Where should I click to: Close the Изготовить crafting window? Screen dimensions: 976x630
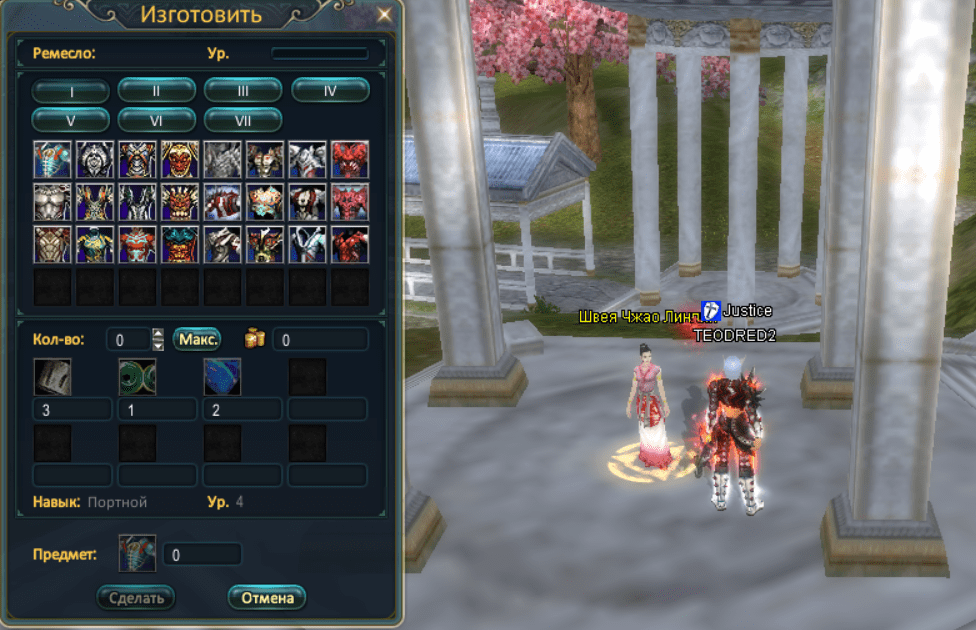[x=385, y=15]
